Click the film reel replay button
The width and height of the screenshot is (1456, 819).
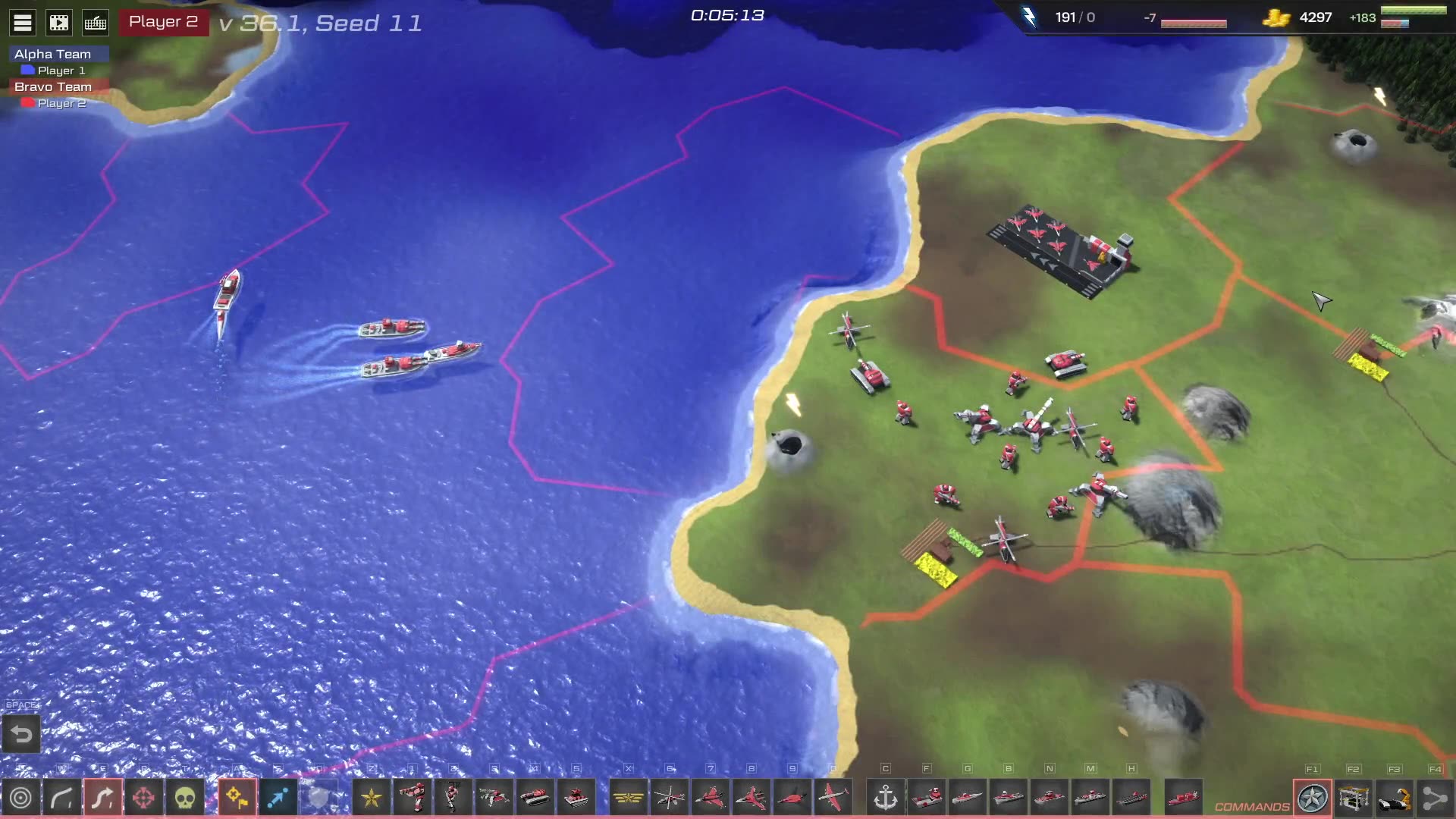tap(59, 23)
